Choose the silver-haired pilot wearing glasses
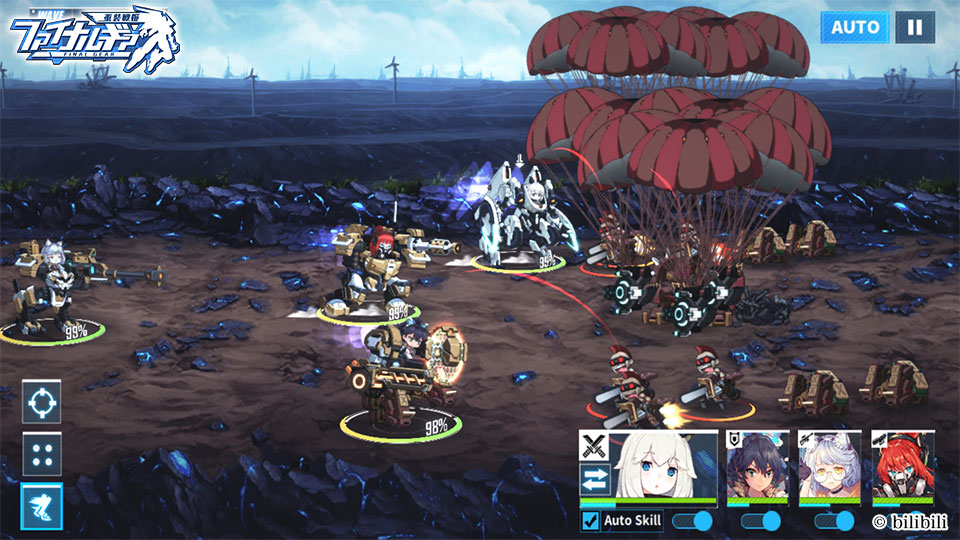This screenshot has width=960, height=540. [830, 465]
